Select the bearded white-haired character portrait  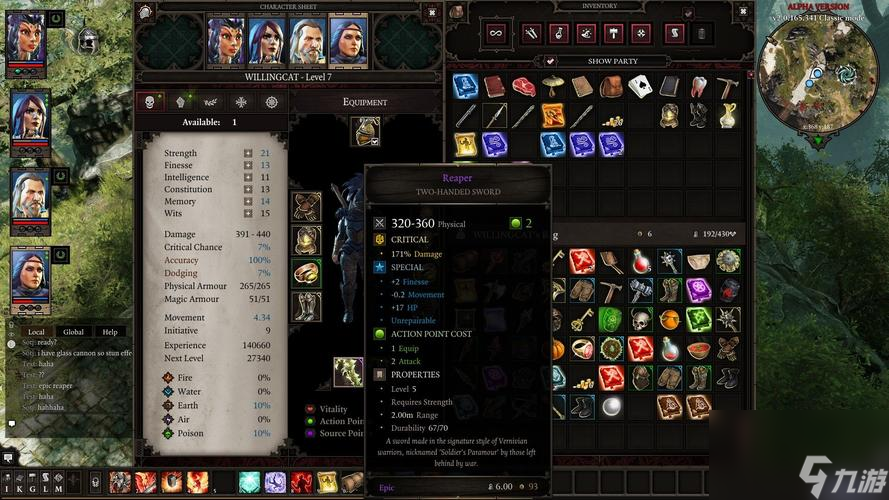pos(308,41)
